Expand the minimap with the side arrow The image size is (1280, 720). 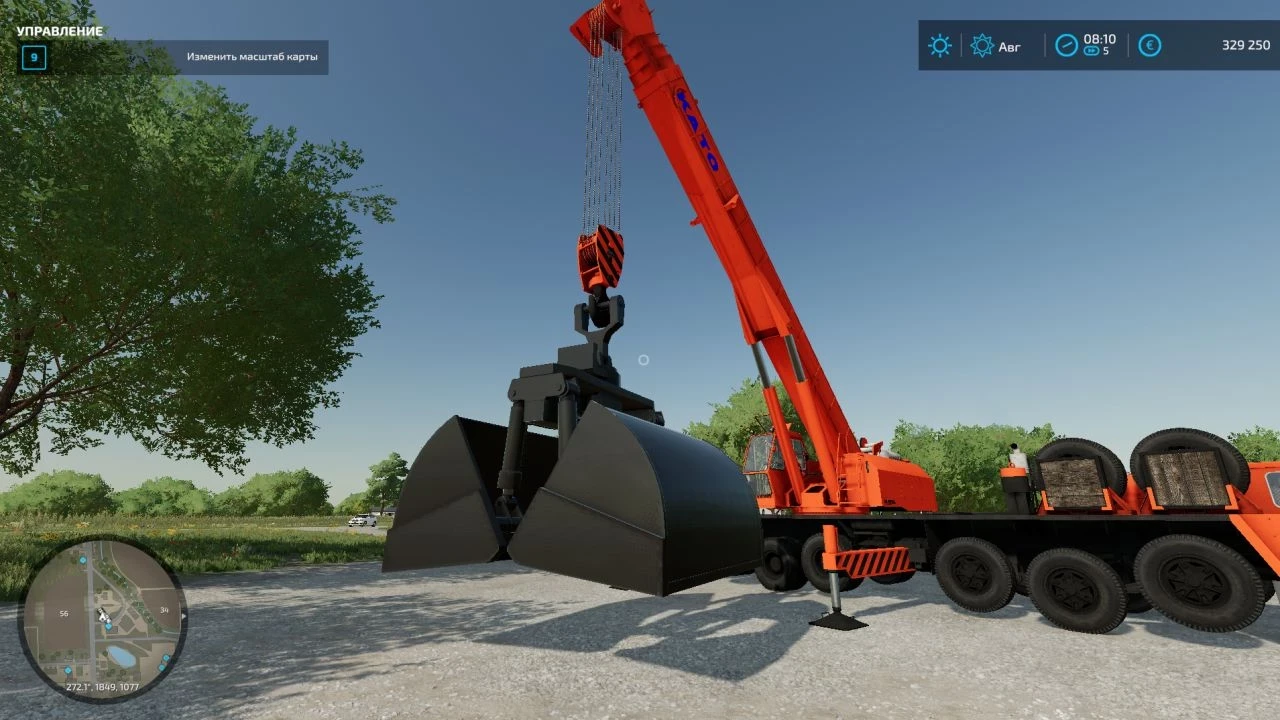[x=184, y=617]
